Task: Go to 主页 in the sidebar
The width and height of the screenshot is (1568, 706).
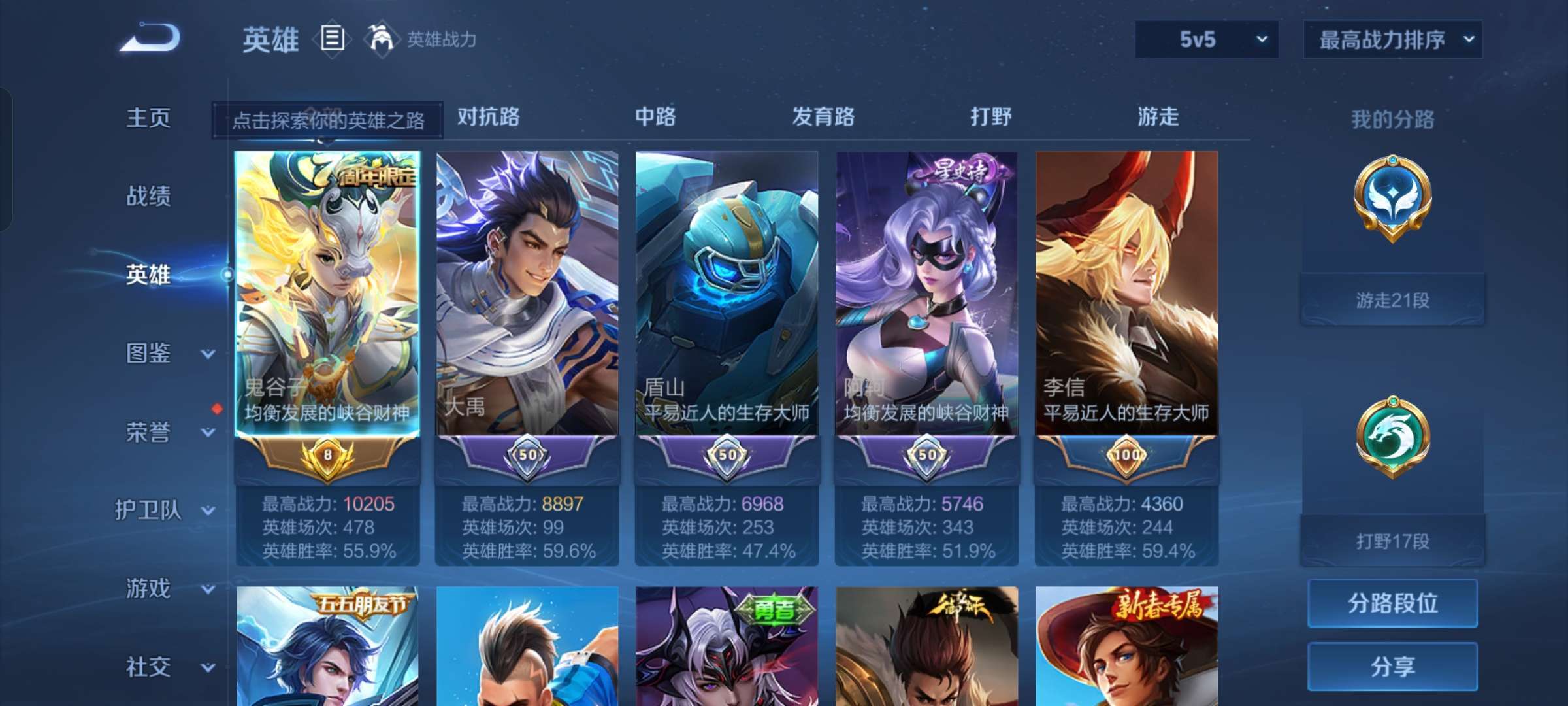Action: point(149,118)
